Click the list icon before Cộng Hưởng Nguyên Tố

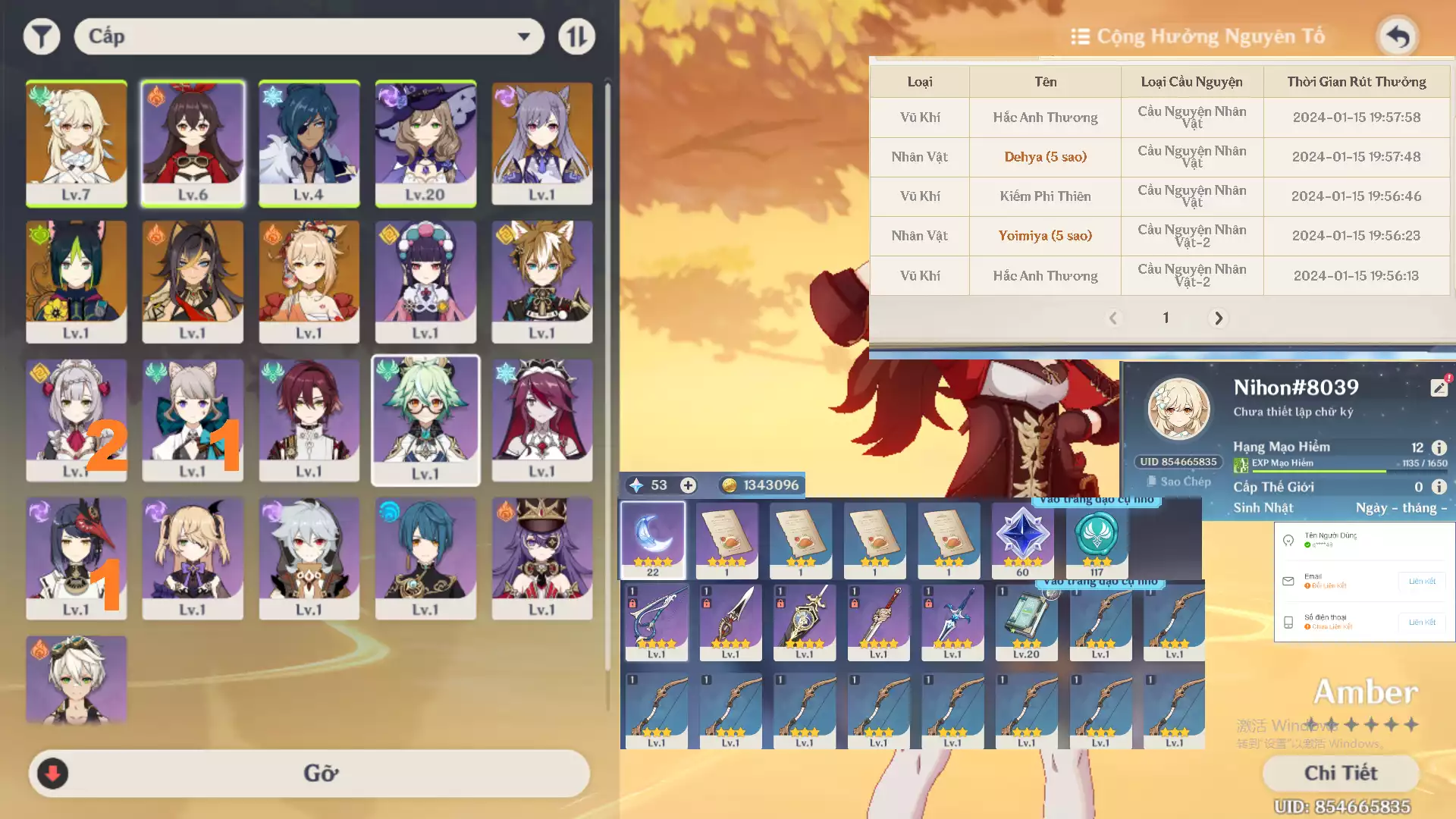pyautogui.click(x=1080, y=36)
